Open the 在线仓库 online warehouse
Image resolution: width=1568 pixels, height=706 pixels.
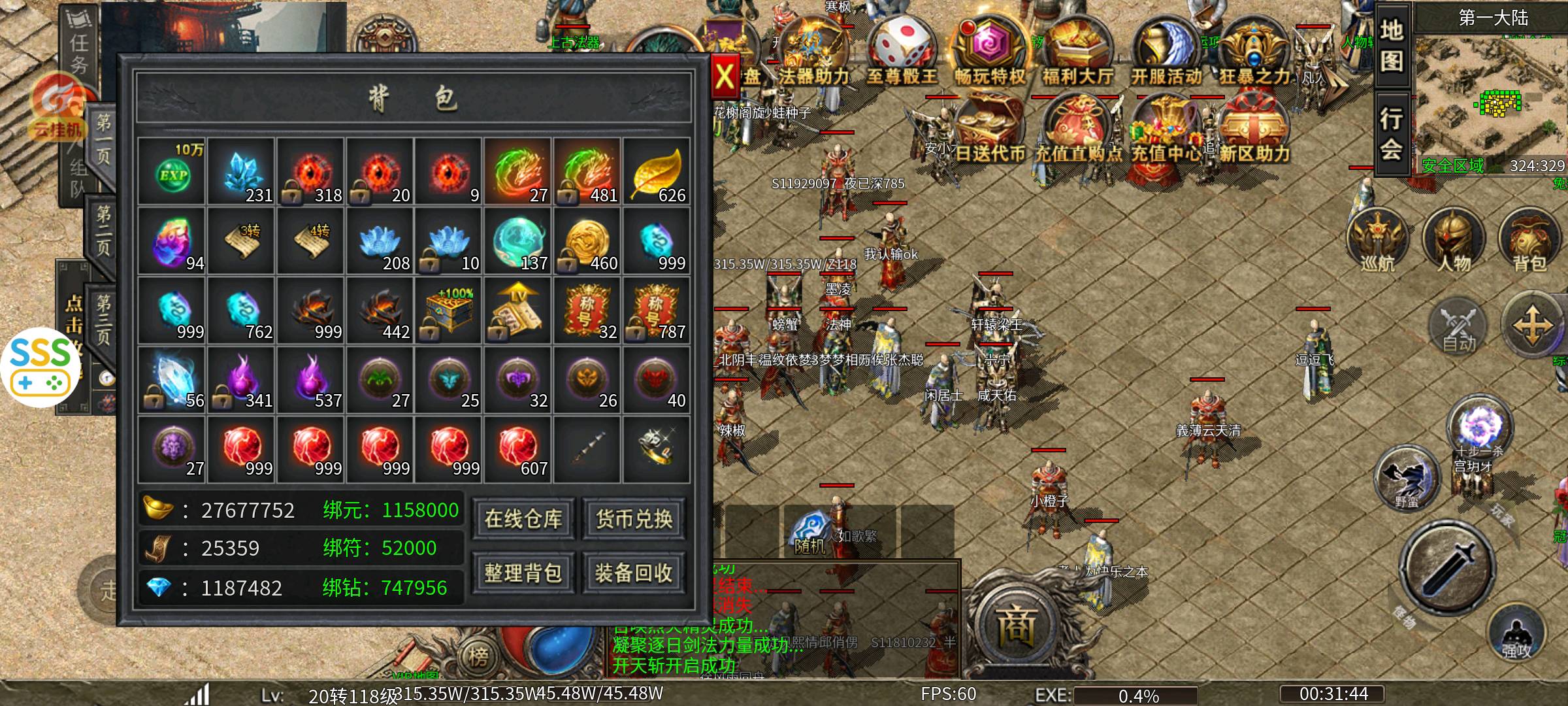pos(523,519)
